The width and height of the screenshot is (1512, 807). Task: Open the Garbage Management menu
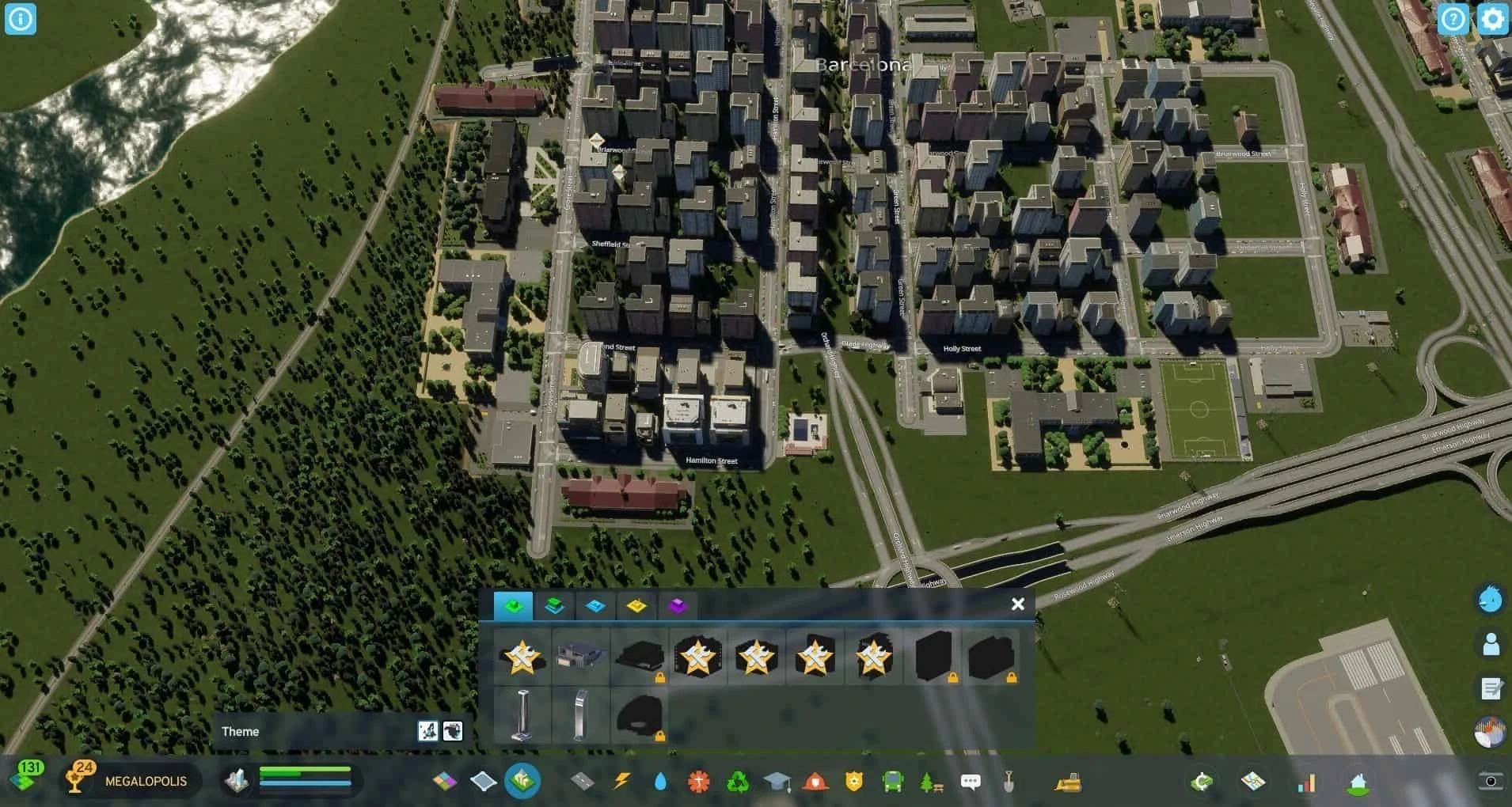738,782
